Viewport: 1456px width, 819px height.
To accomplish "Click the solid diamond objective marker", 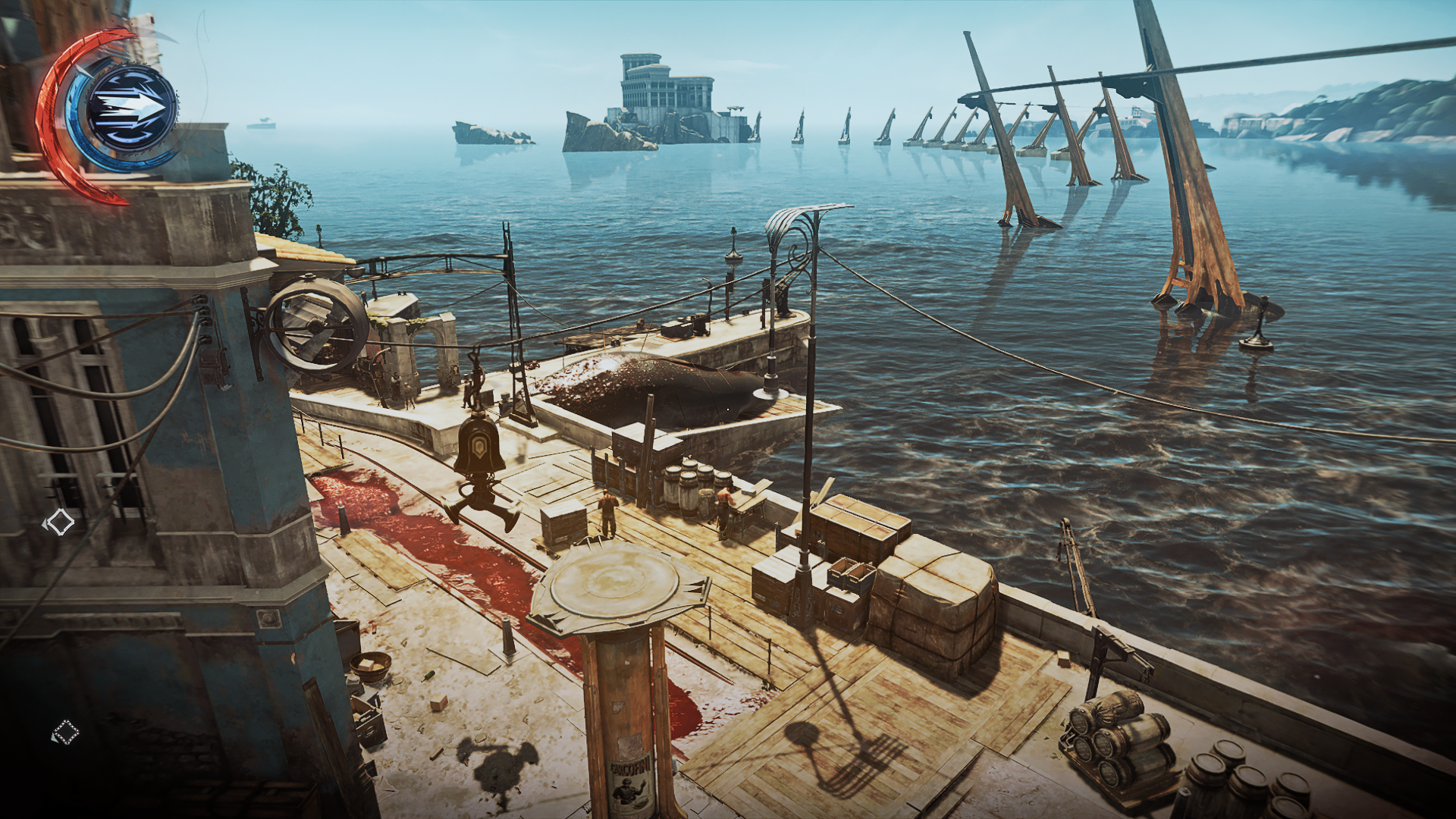I will coord(59,522).
